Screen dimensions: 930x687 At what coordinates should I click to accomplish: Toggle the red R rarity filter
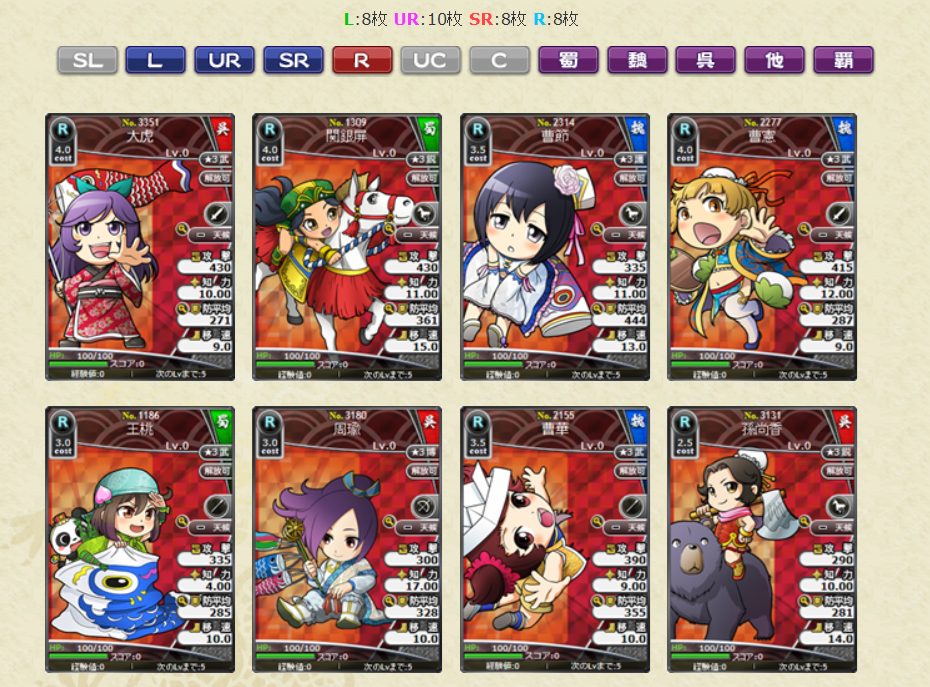[x=362, y=60]
